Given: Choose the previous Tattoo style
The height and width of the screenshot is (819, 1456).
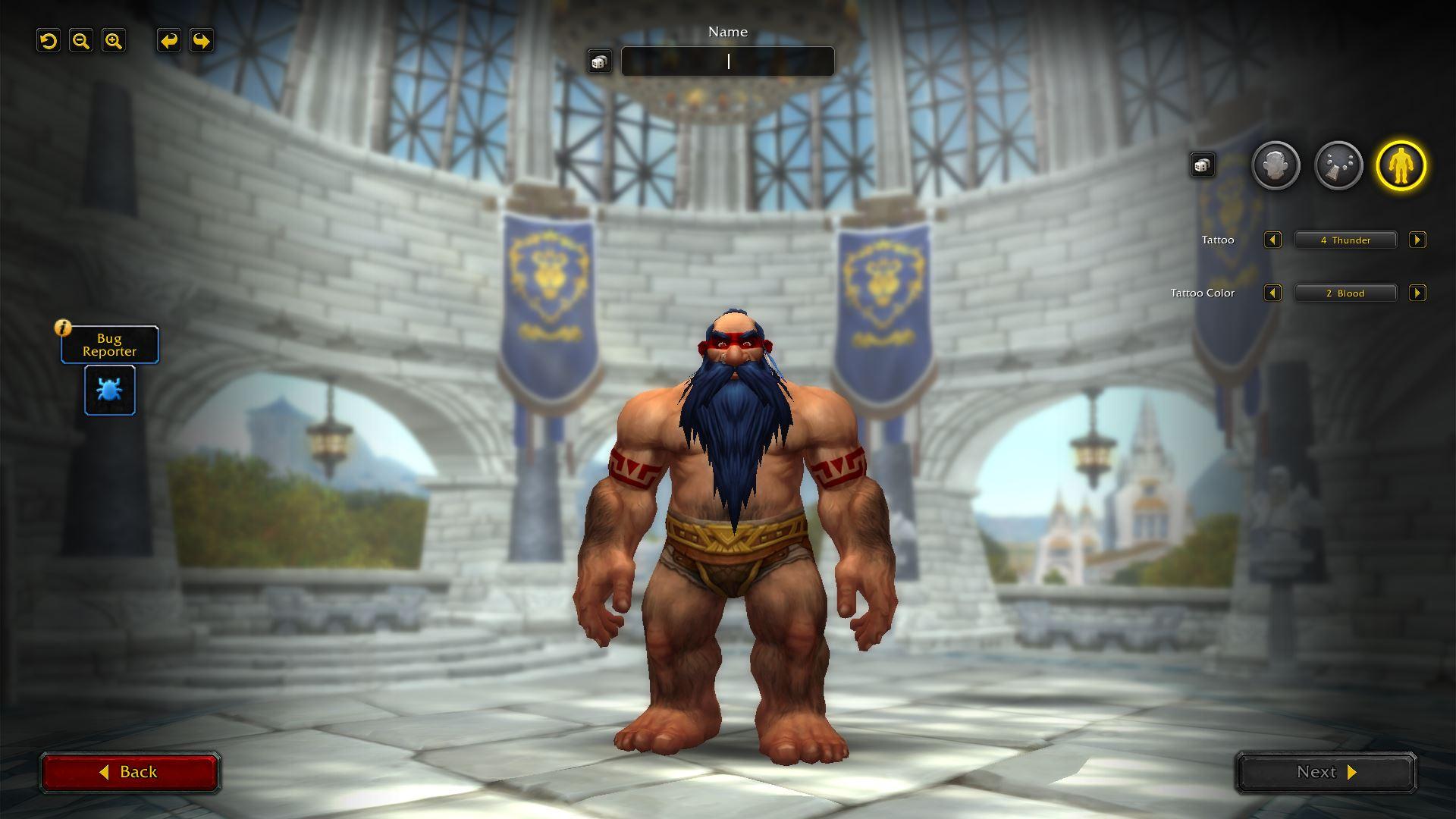Looking at the screenshot, I should (x=1272, y=240).
